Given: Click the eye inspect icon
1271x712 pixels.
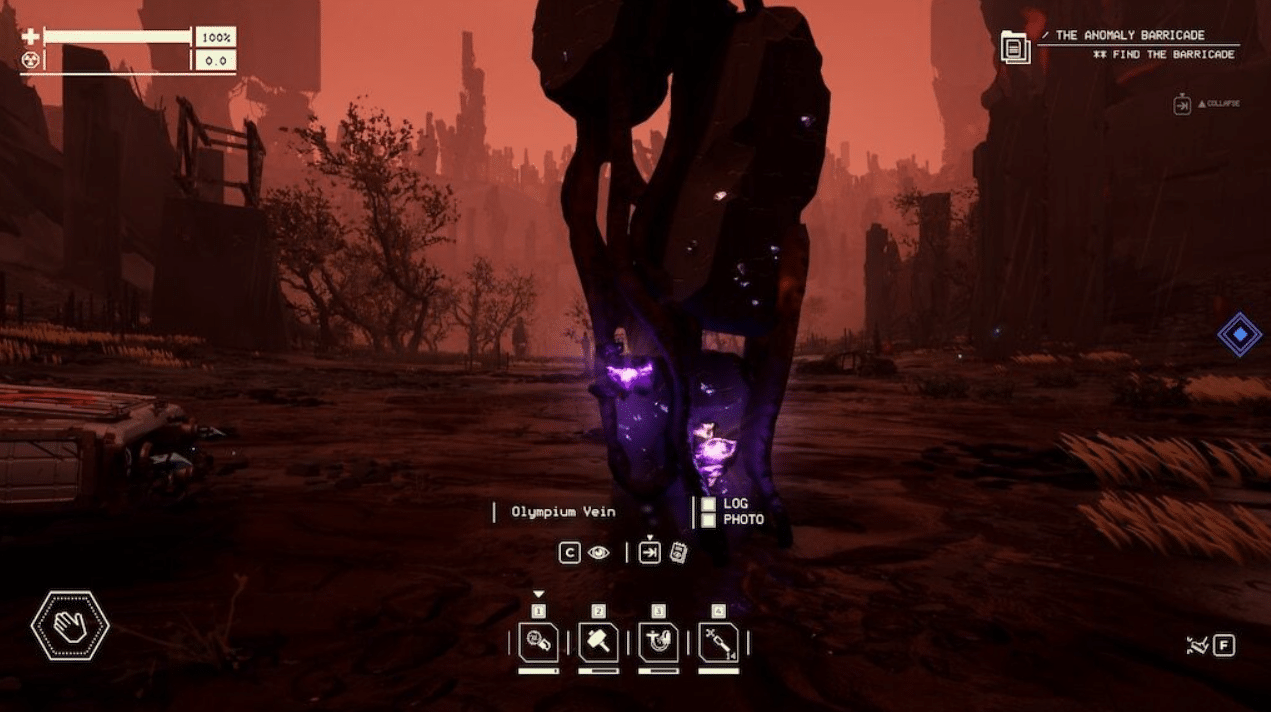Looking at the screenshot, I should tap(598, 552).
